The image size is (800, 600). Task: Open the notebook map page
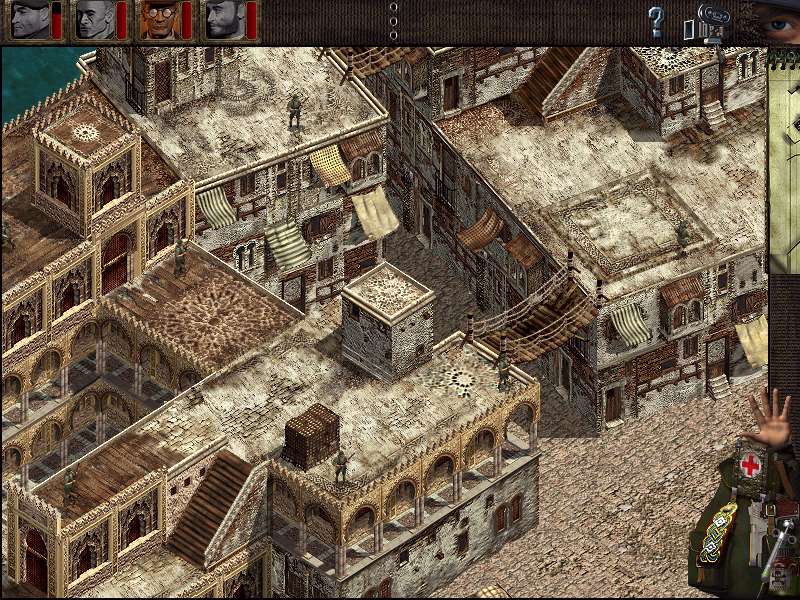(x=784, y=160)
